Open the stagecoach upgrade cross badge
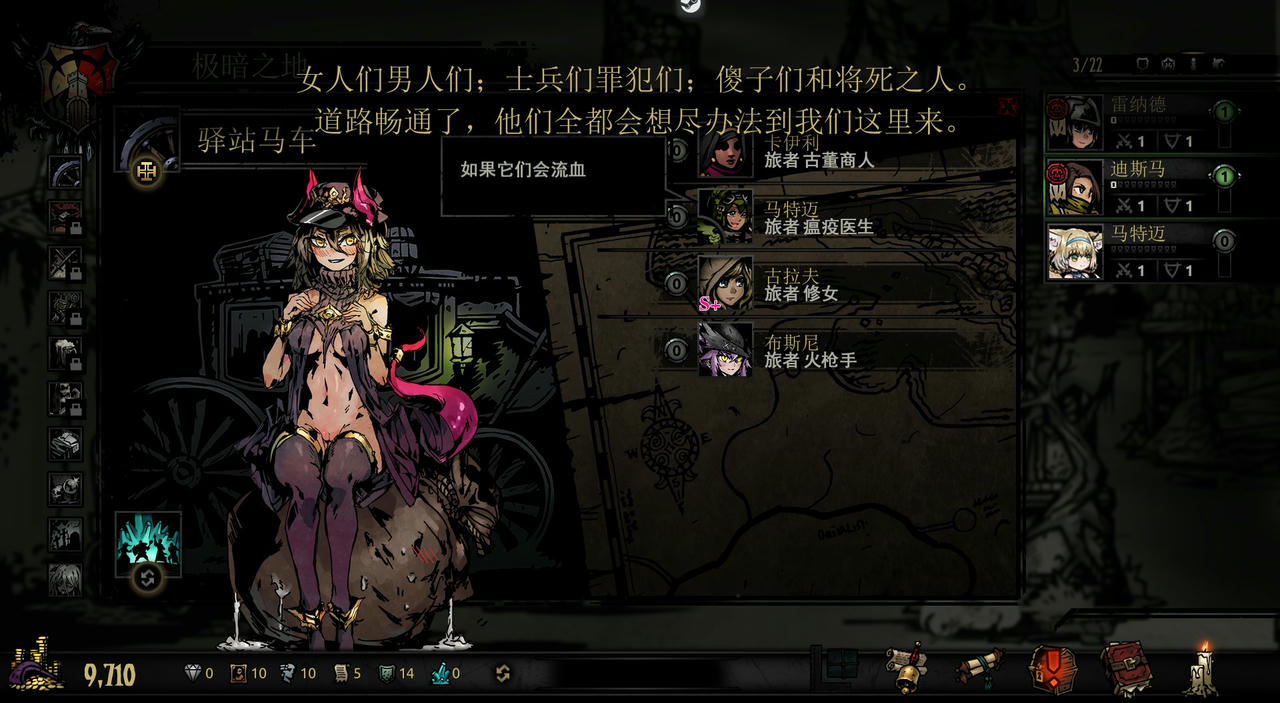 [147, 172]
